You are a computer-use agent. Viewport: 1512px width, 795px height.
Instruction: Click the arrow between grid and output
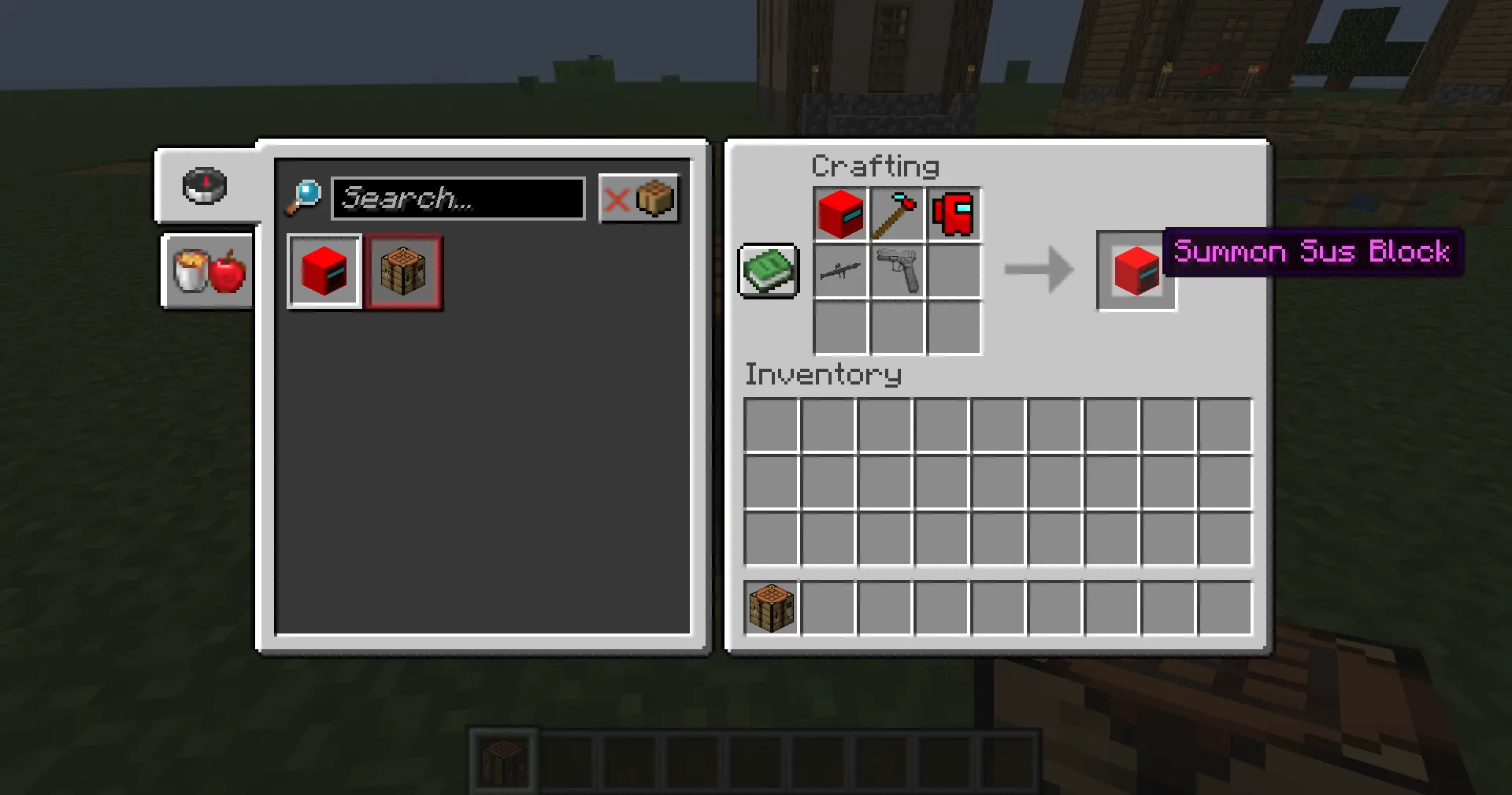pos(1038,270)
